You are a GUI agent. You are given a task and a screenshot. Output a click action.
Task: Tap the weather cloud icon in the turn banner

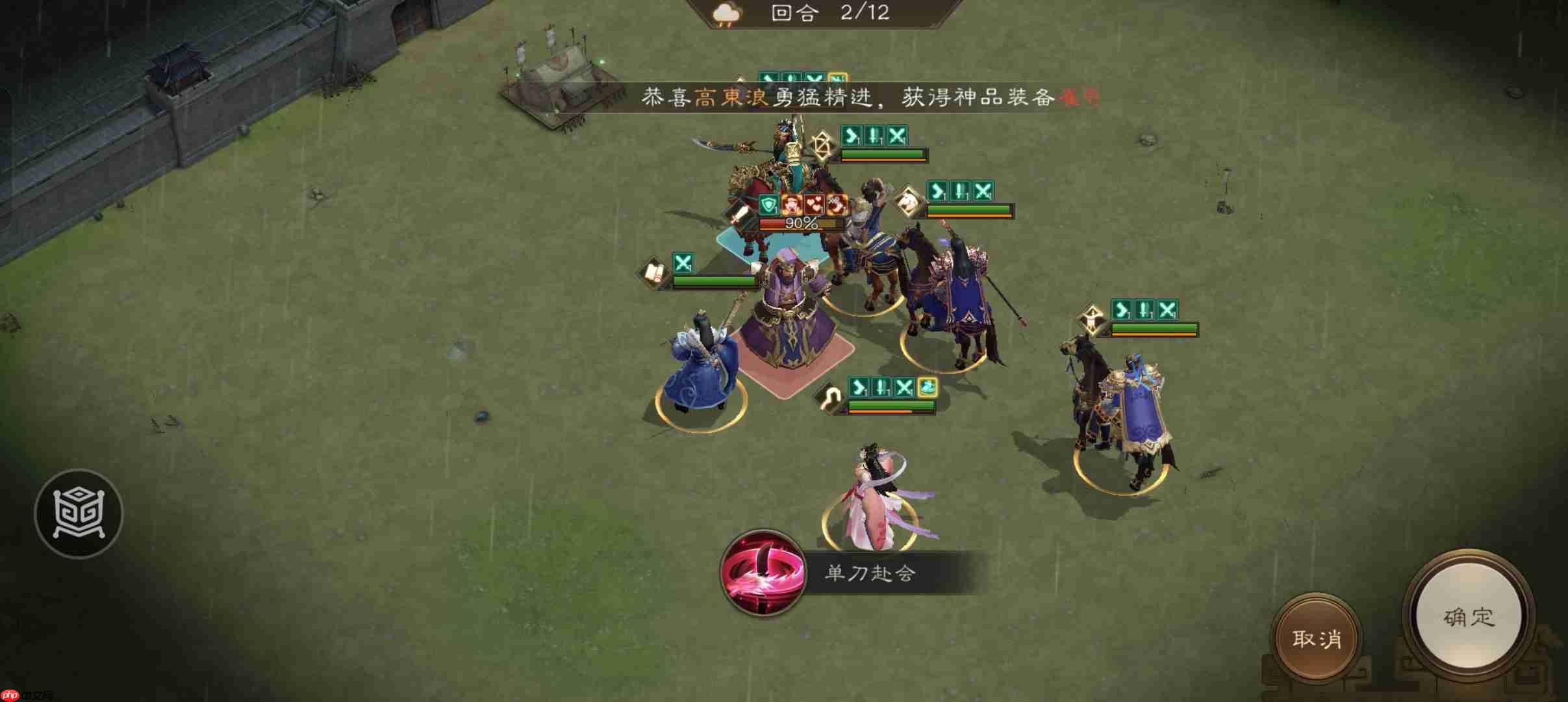click(x=727, y=13)
